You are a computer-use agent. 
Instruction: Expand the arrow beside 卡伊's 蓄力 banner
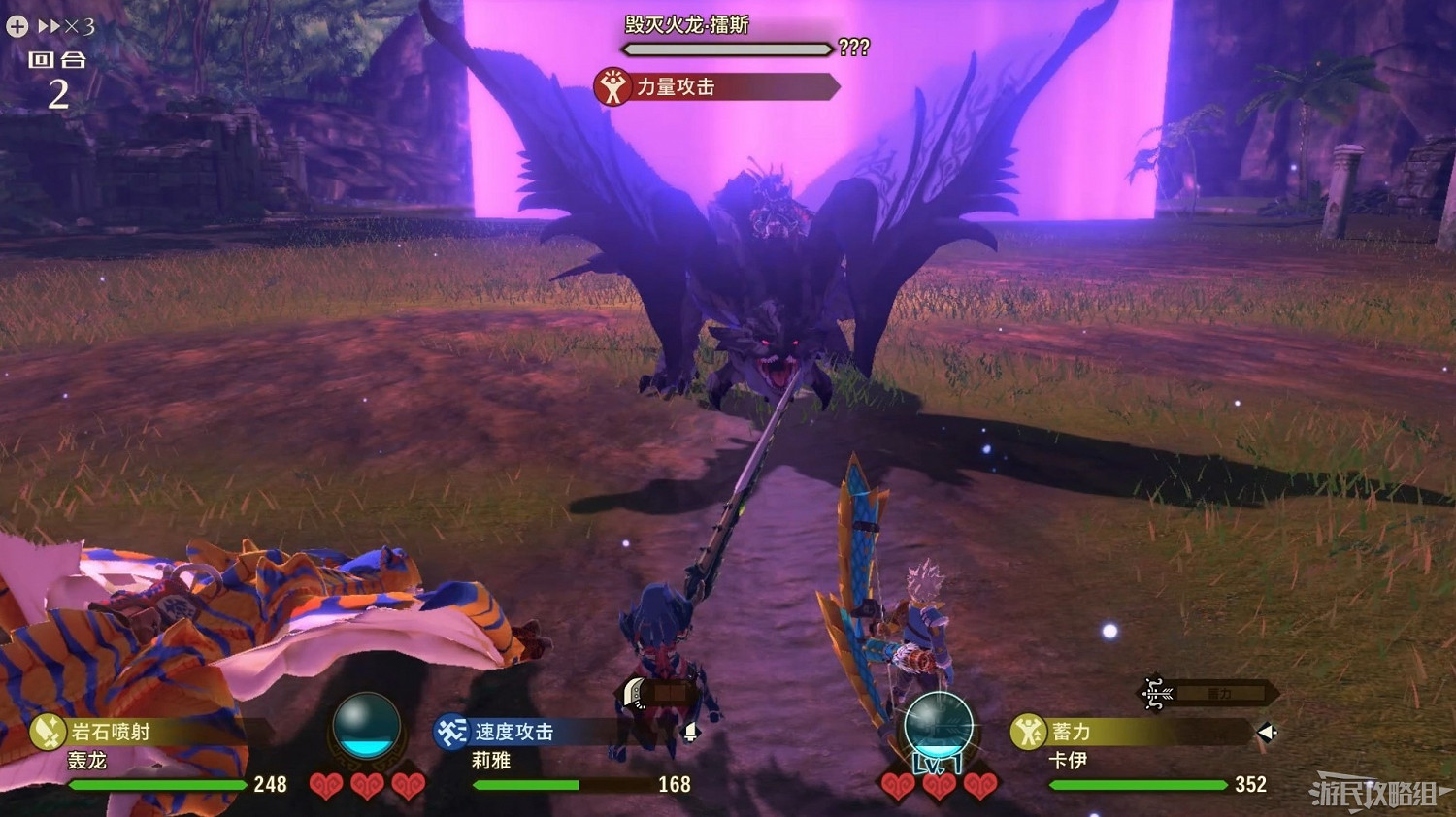(x=1268, y=733)
